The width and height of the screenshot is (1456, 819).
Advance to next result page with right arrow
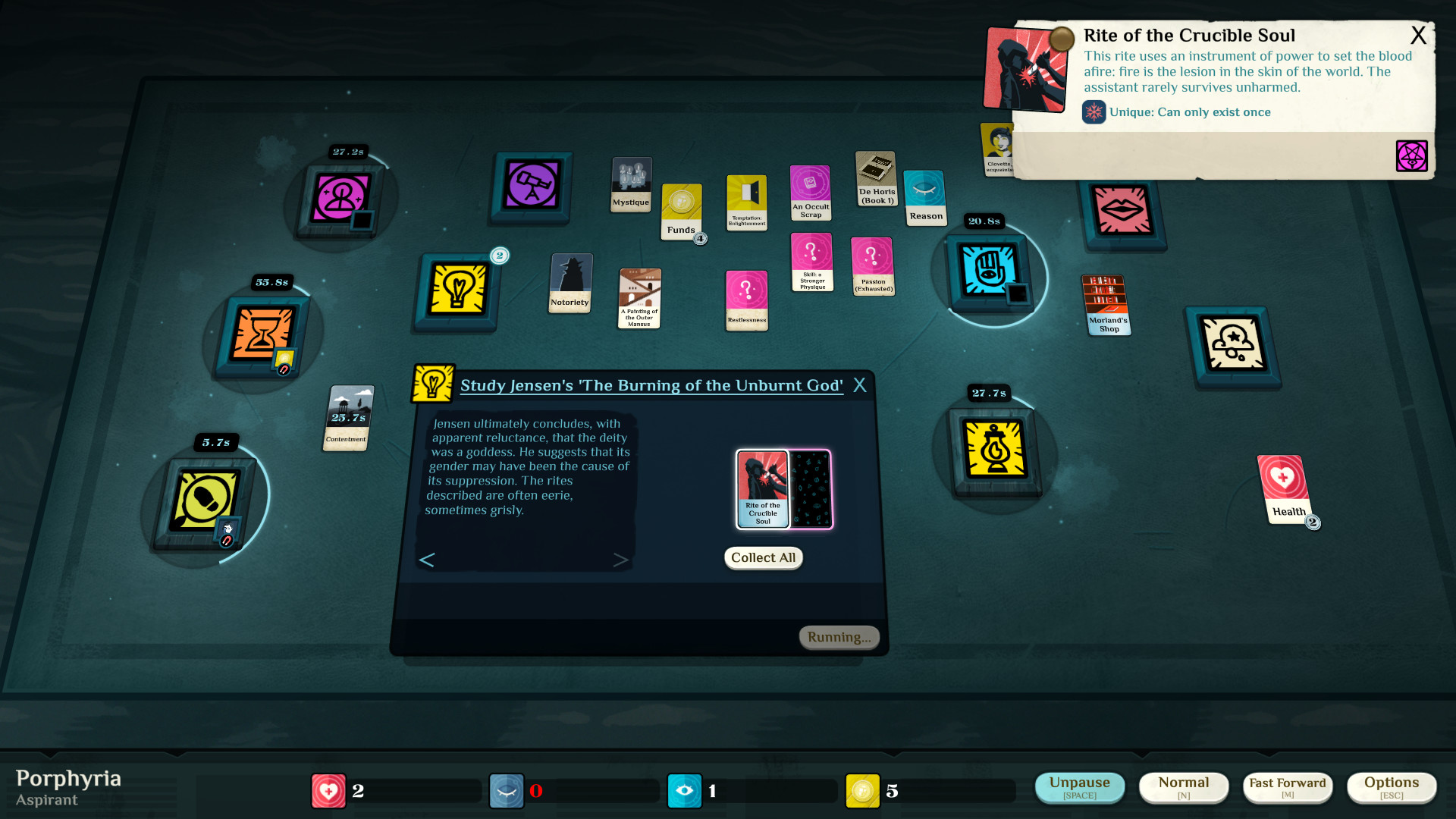coord(622,560)
